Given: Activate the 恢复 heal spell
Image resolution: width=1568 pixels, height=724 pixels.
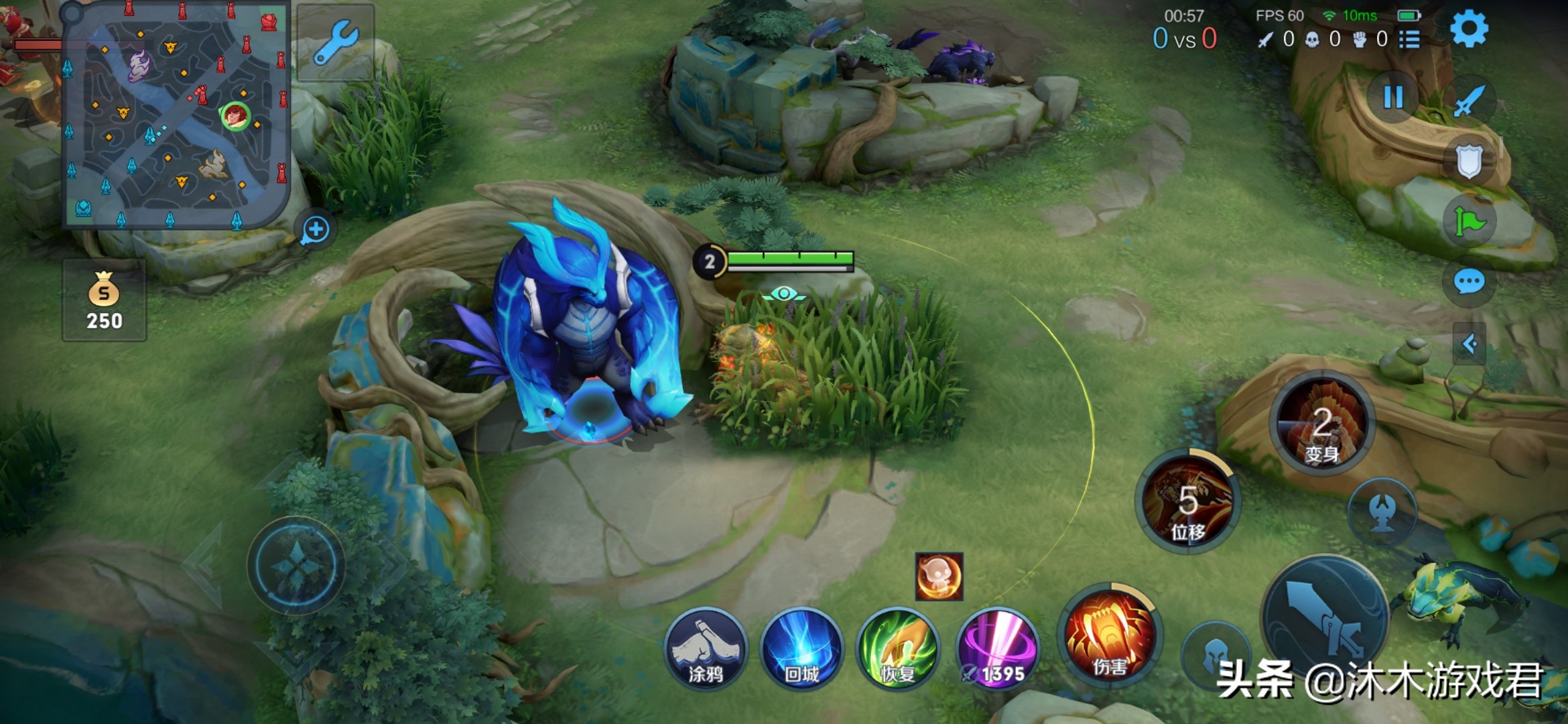Looking at the screenshot, I should click(898, 649).
